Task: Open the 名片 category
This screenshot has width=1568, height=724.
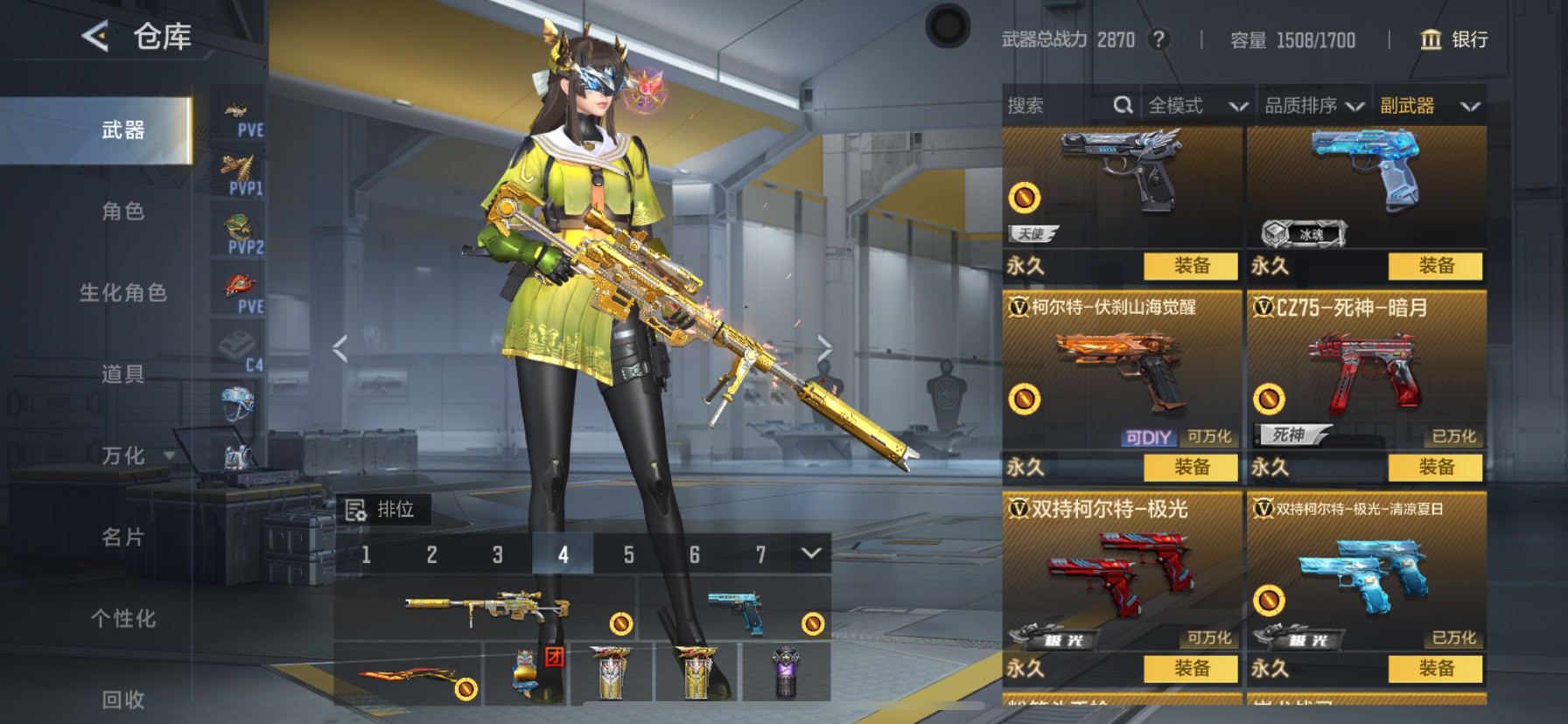Action: [122, 537]
